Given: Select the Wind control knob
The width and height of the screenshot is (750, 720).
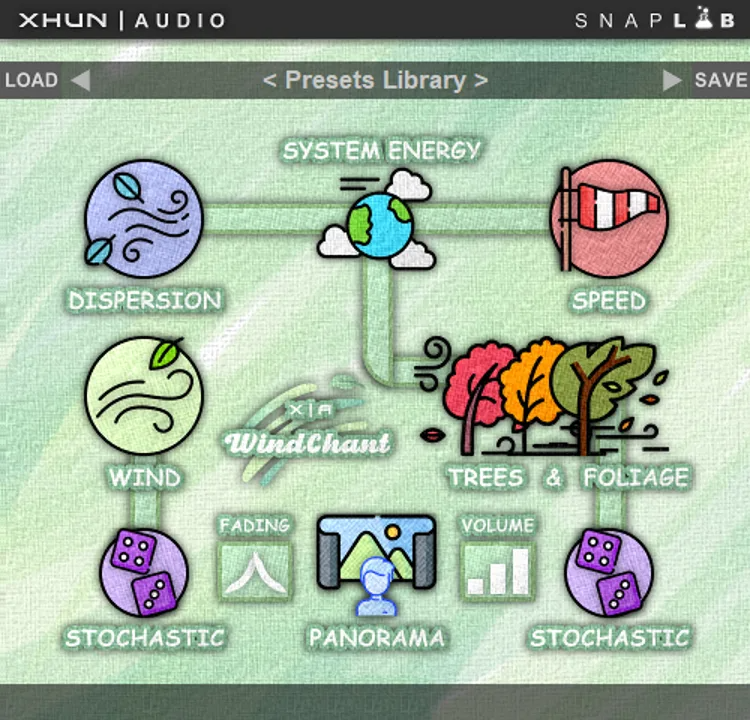Looking at the screenshot, I should [x=144, y=395].
